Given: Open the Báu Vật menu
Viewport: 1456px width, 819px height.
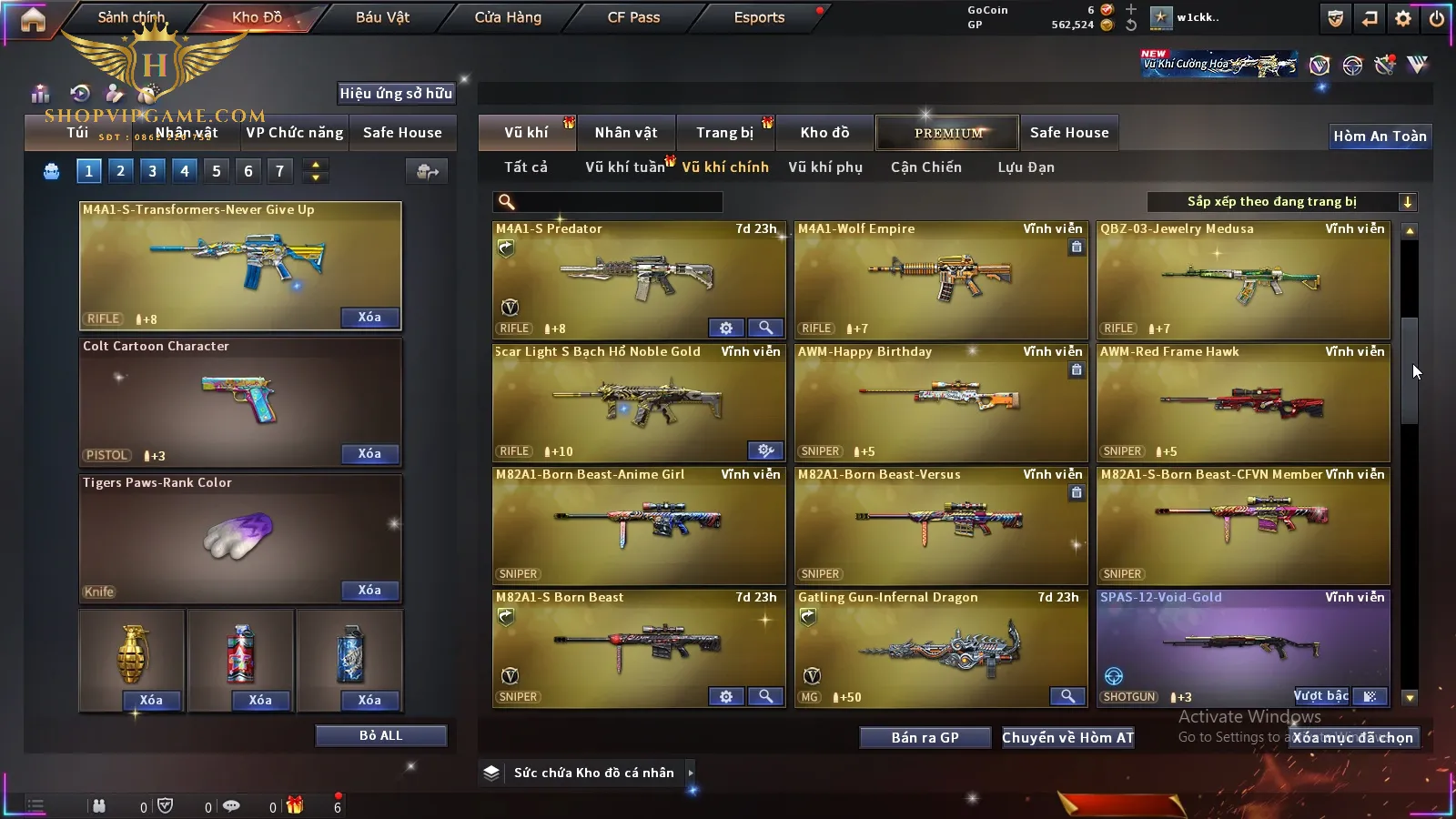Looking at the screenshot, I should (382, 17).
